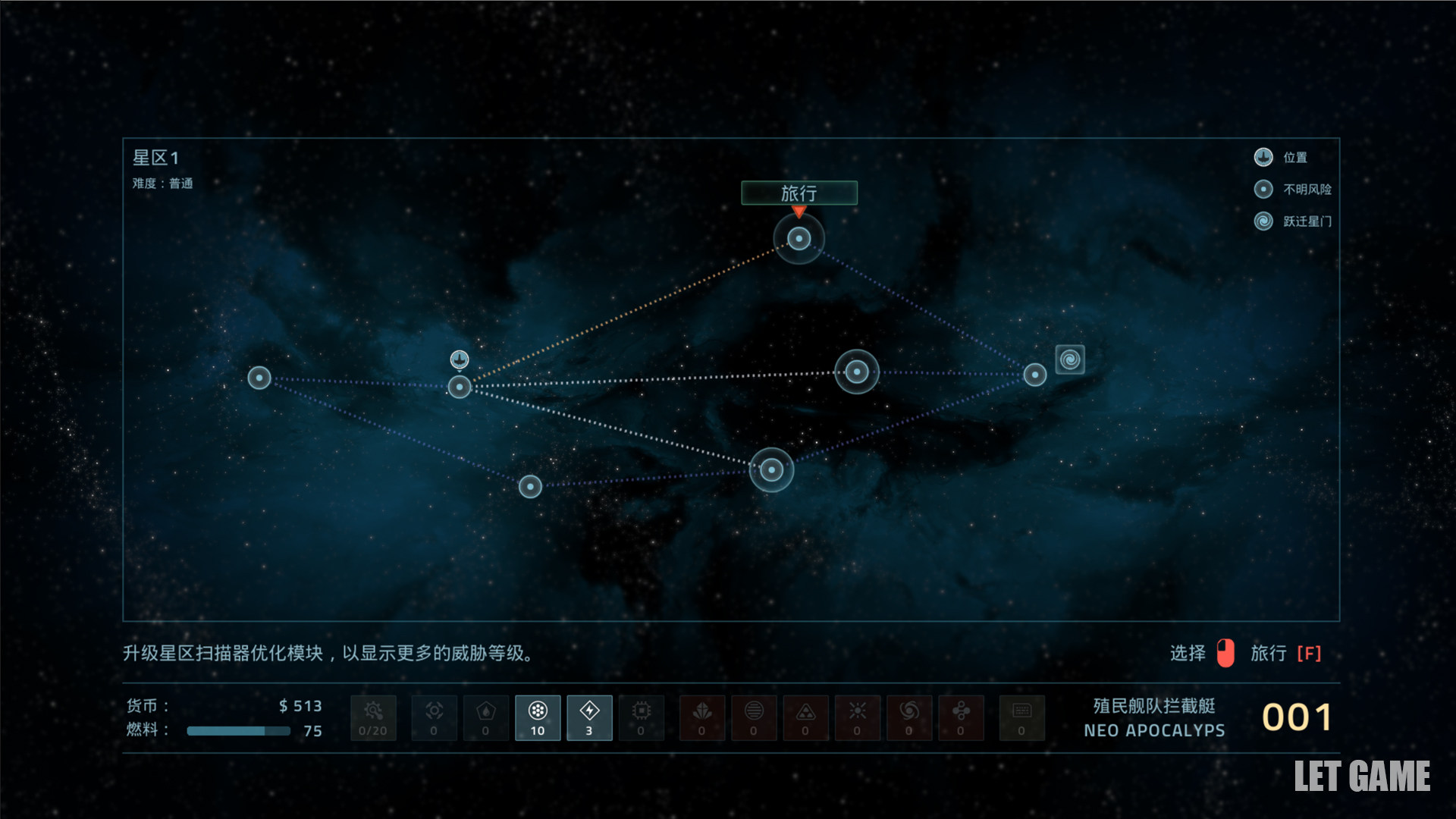Choose the lowest small node on the map
The image size is (1456, 819).
(x=530, y=486)
